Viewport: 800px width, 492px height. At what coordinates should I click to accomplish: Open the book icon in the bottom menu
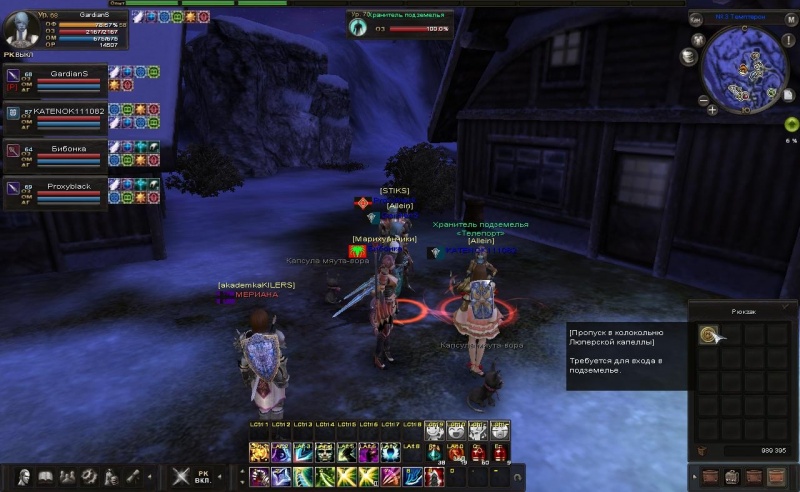click(45, 477)
